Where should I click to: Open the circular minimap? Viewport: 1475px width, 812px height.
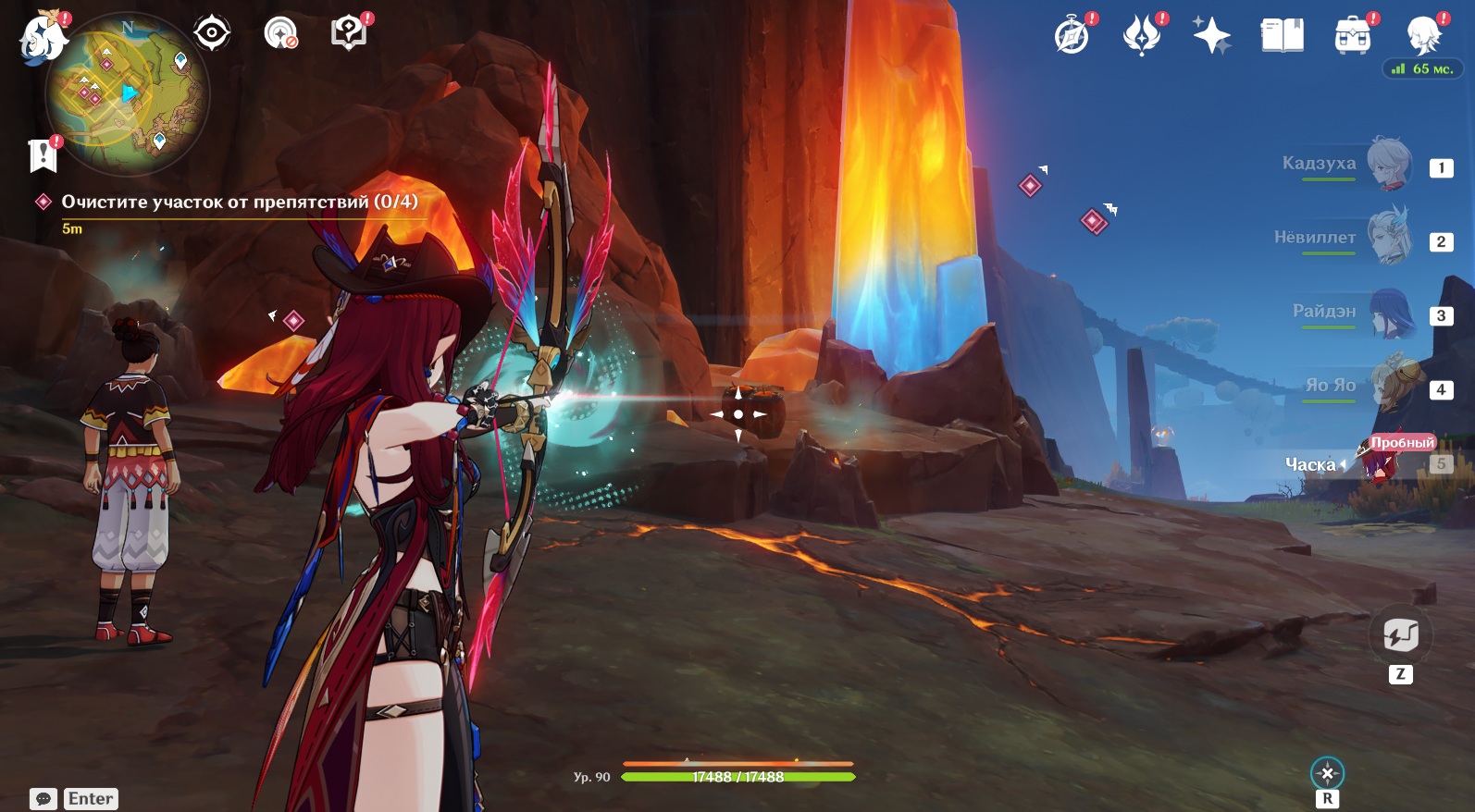coord(128,94)
